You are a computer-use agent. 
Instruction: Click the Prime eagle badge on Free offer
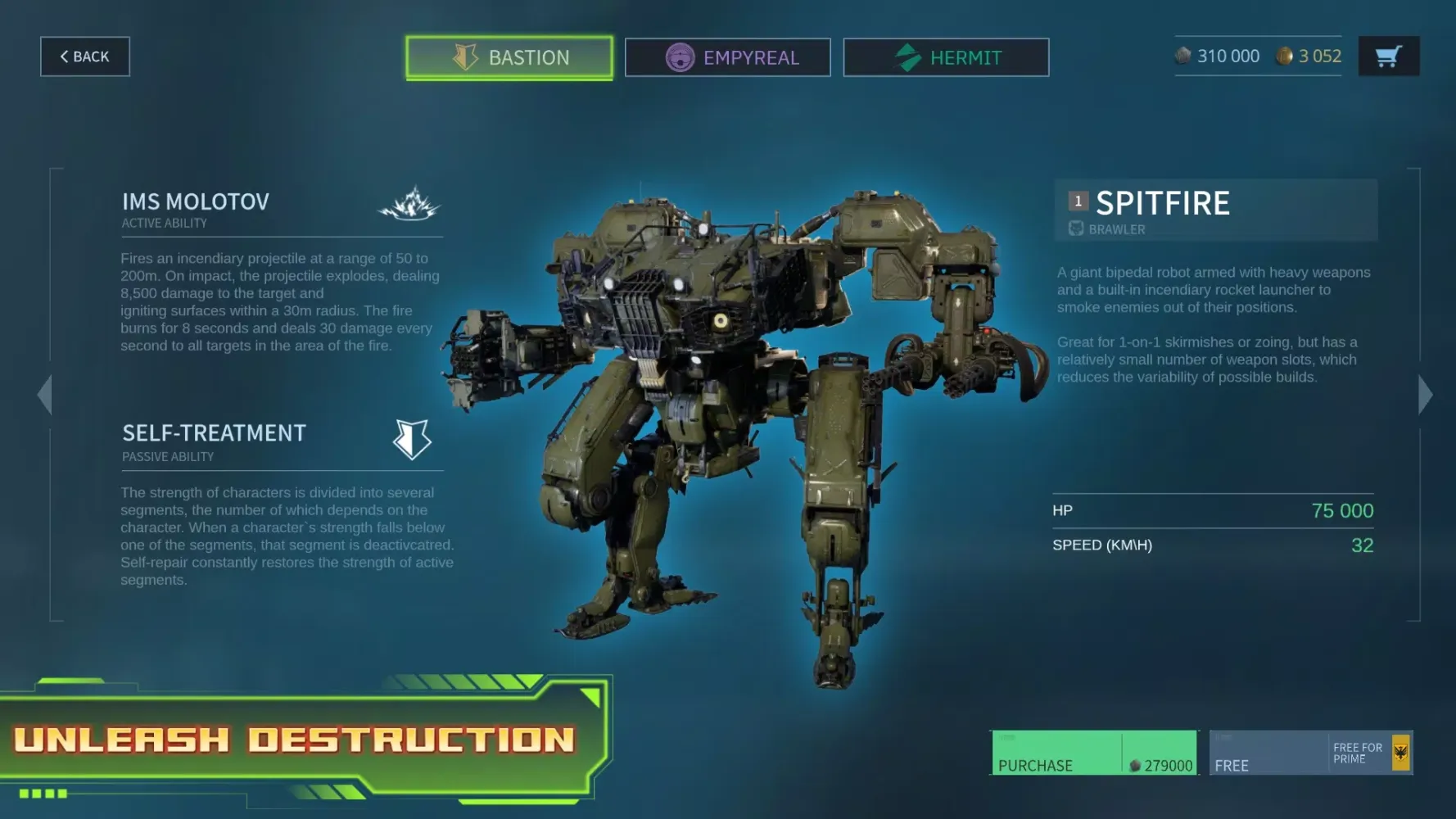click(1402, 752)
